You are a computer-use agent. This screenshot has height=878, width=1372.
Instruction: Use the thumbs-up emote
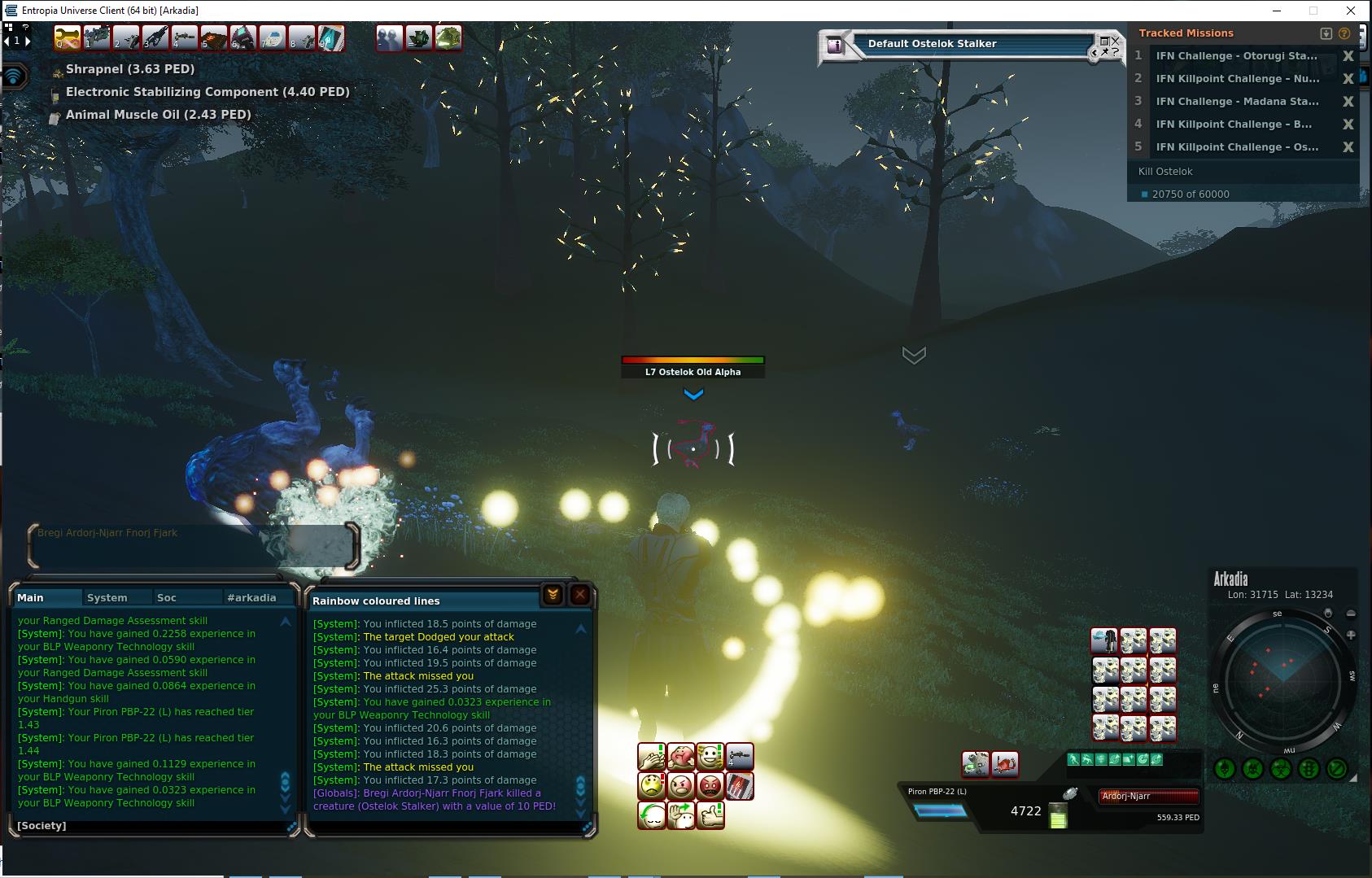click(x=710, y=815)
